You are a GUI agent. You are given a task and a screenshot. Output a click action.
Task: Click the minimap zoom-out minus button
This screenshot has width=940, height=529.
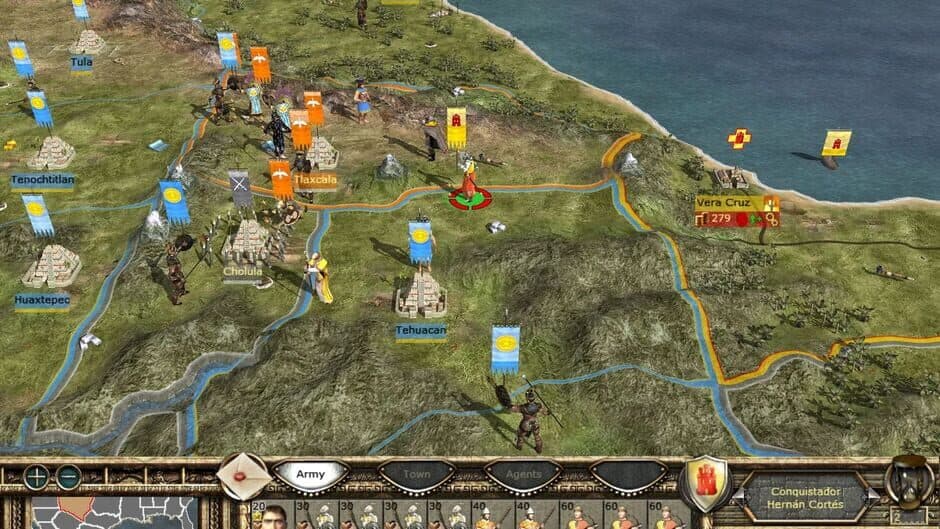tap(68, 477)
